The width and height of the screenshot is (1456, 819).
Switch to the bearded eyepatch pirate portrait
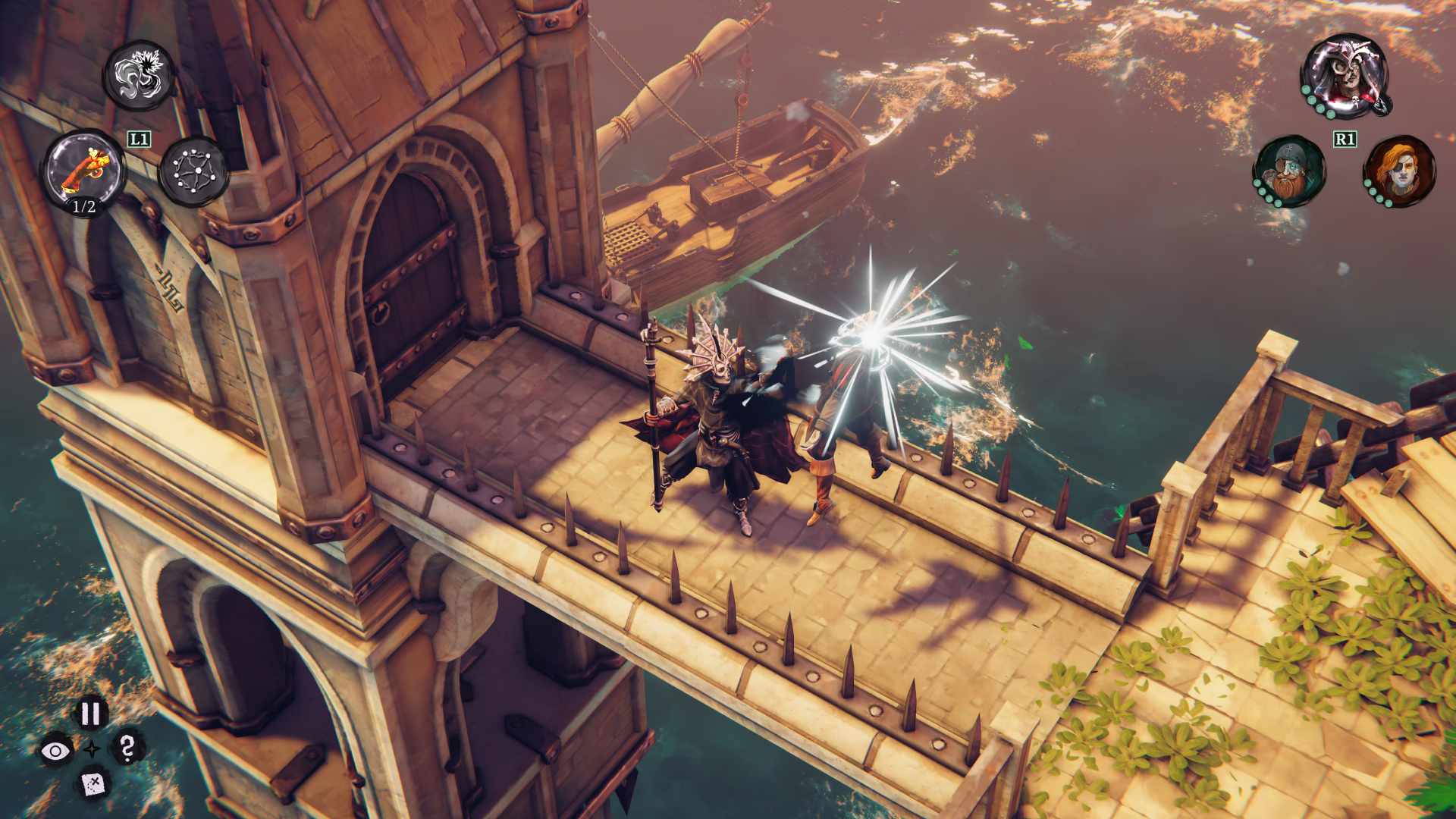click(1289, 171)
